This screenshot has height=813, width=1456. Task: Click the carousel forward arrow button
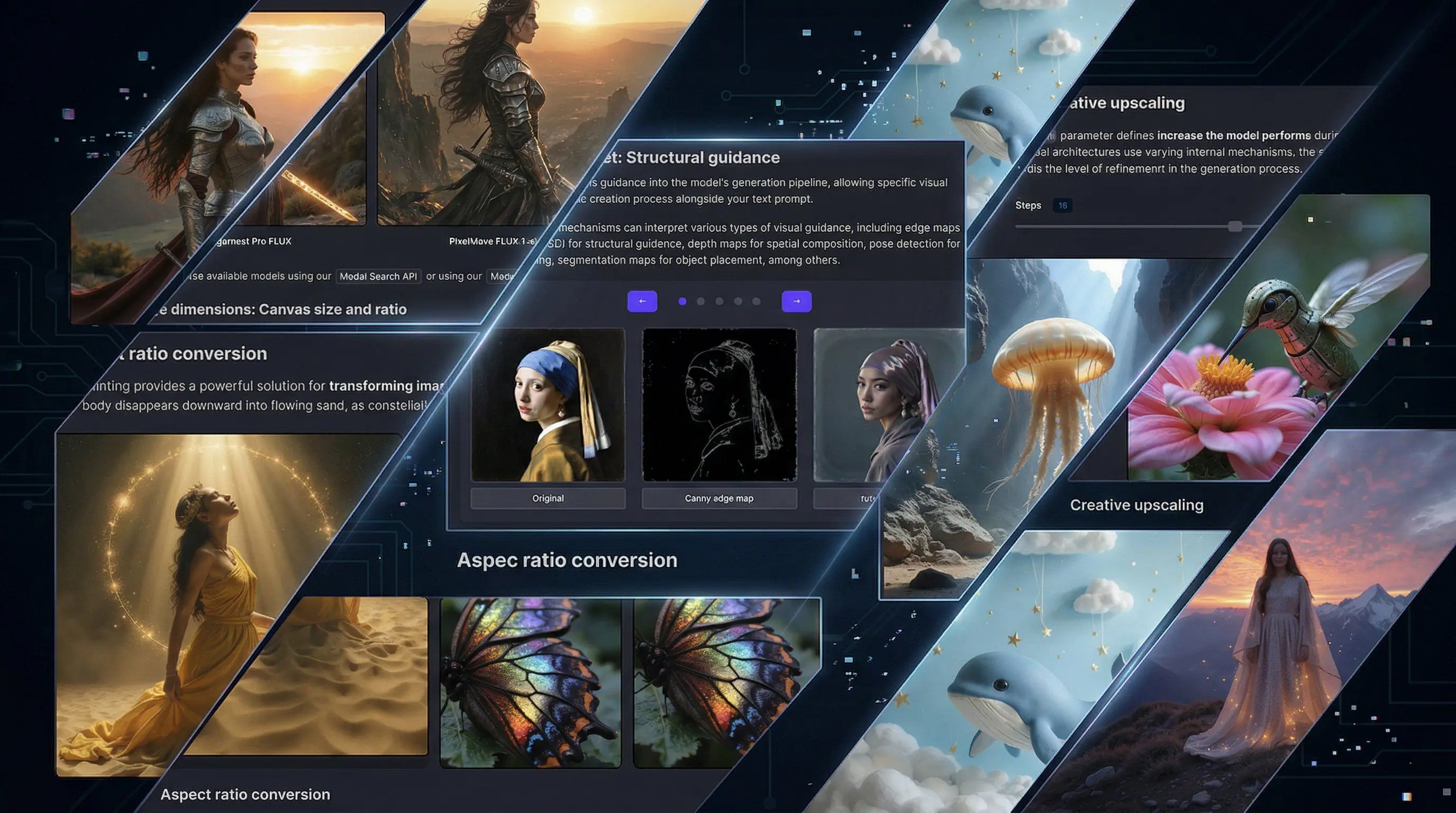click(796, 301)
